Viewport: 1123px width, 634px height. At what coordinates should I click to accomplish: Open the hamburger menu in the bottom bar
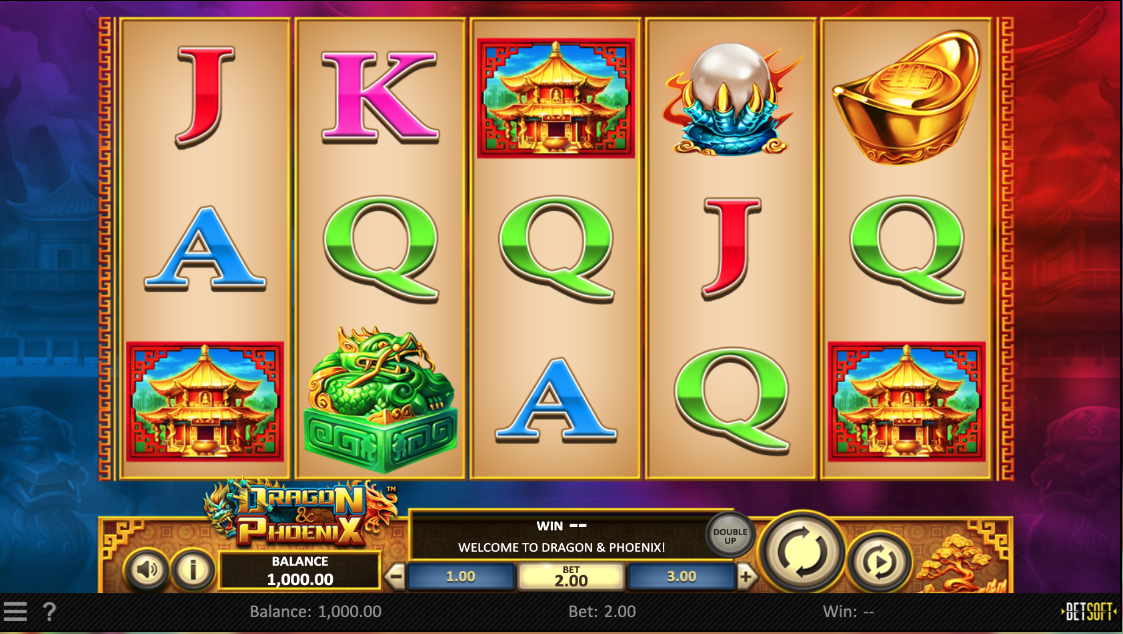coord(14,611)
